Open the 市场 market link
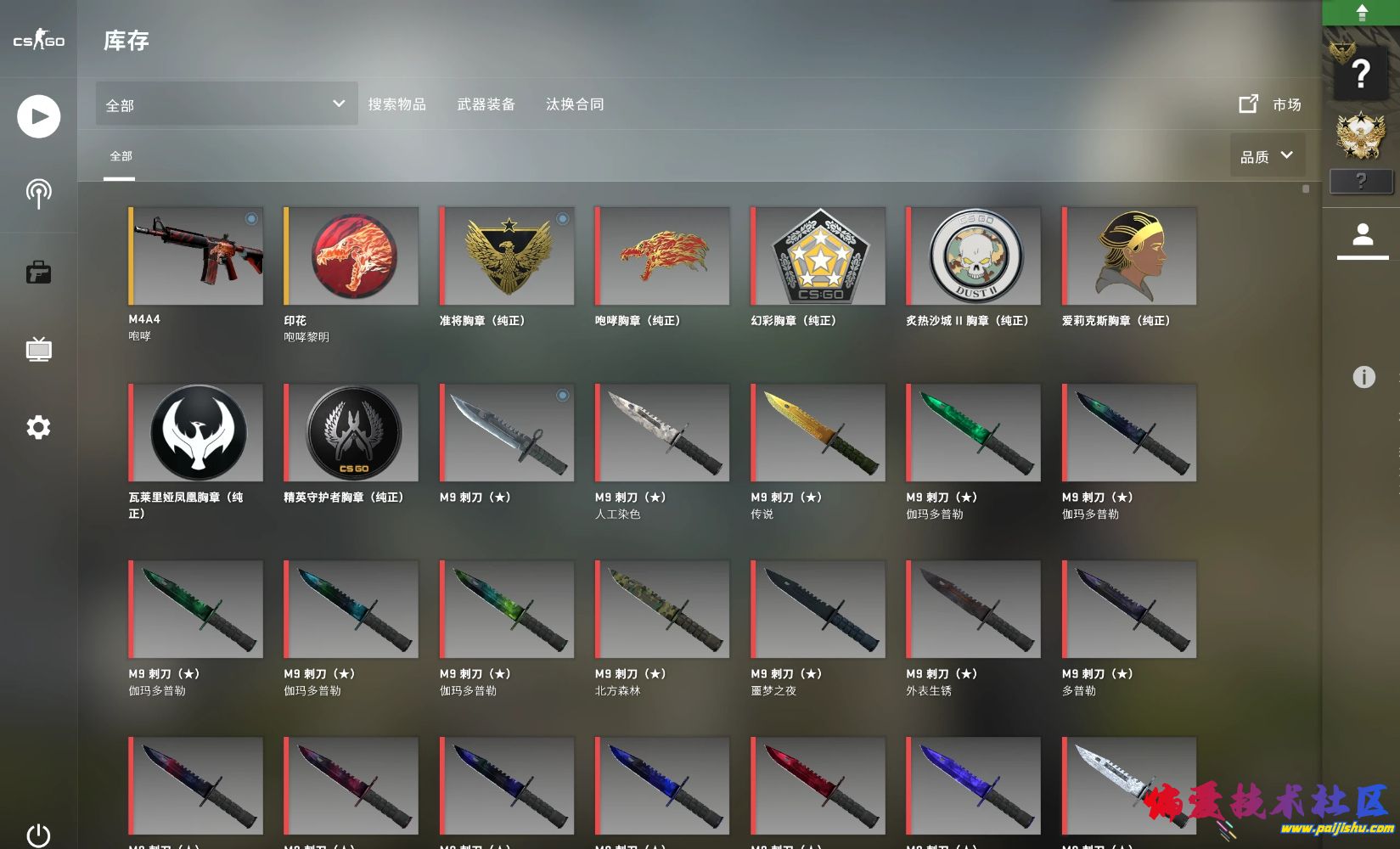1400x849 pixels. (1270, 104)
